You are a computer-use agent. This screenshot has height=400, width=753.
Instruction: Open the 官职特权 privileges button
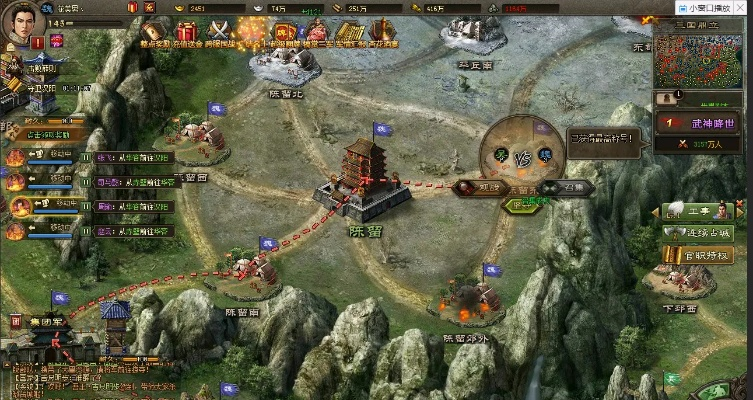(699, 256)
